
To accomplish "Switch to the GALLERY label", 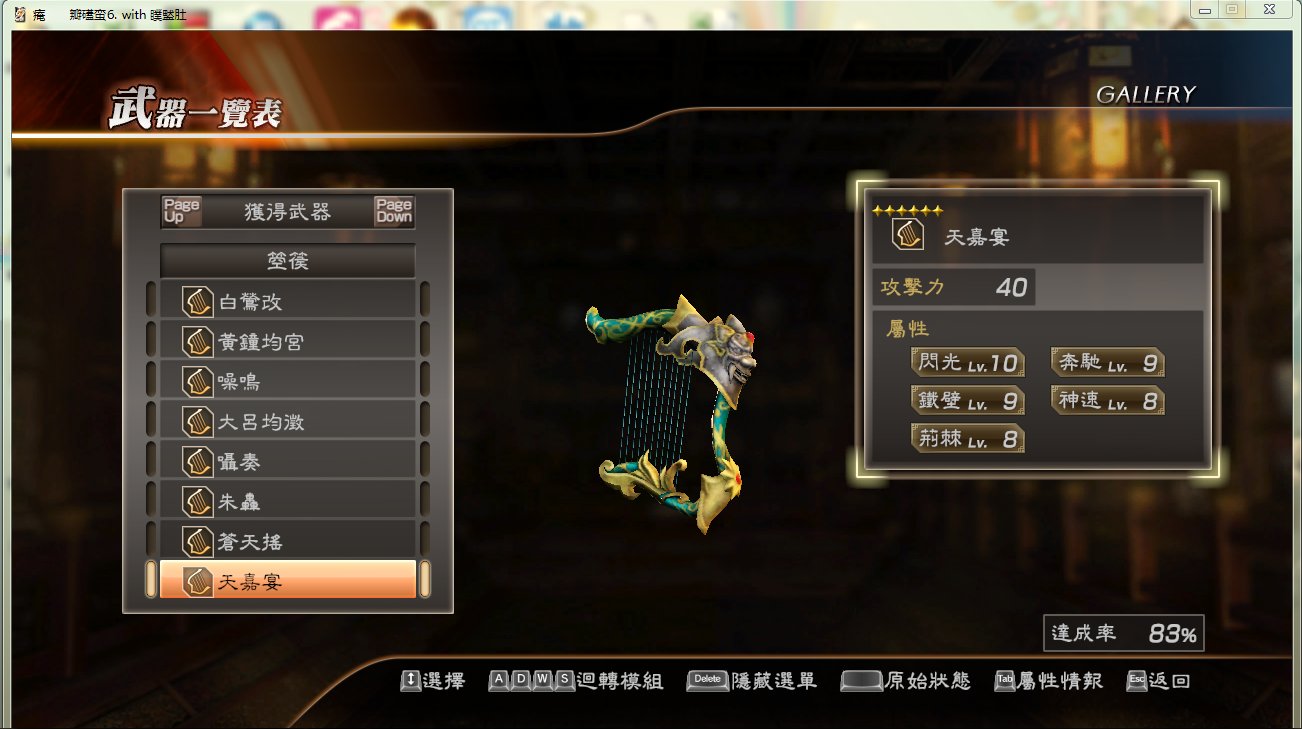I will 1147,94.
